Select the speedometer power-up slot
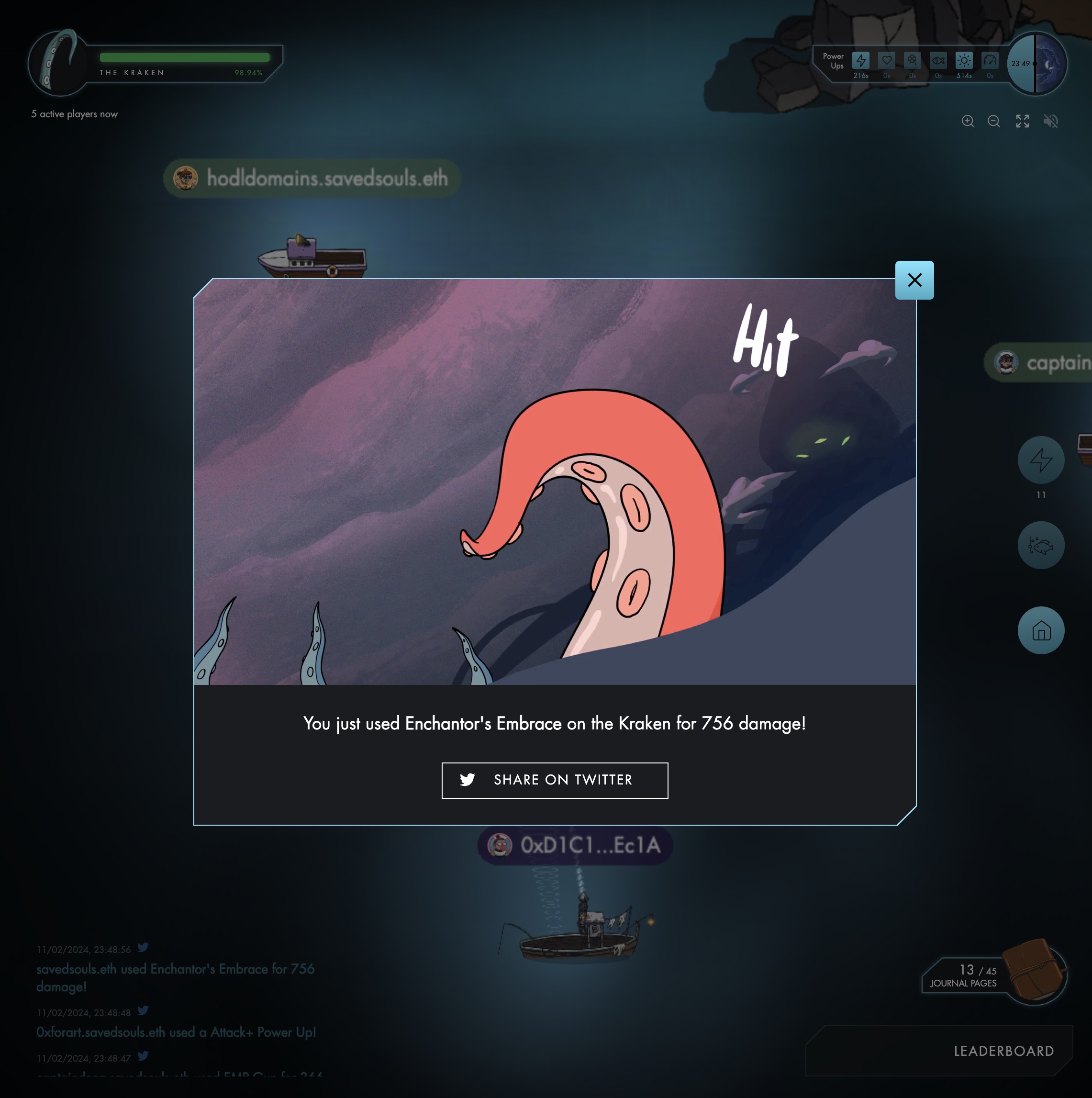Viewport: 1092px width, 1098px height. pos(990,60)
